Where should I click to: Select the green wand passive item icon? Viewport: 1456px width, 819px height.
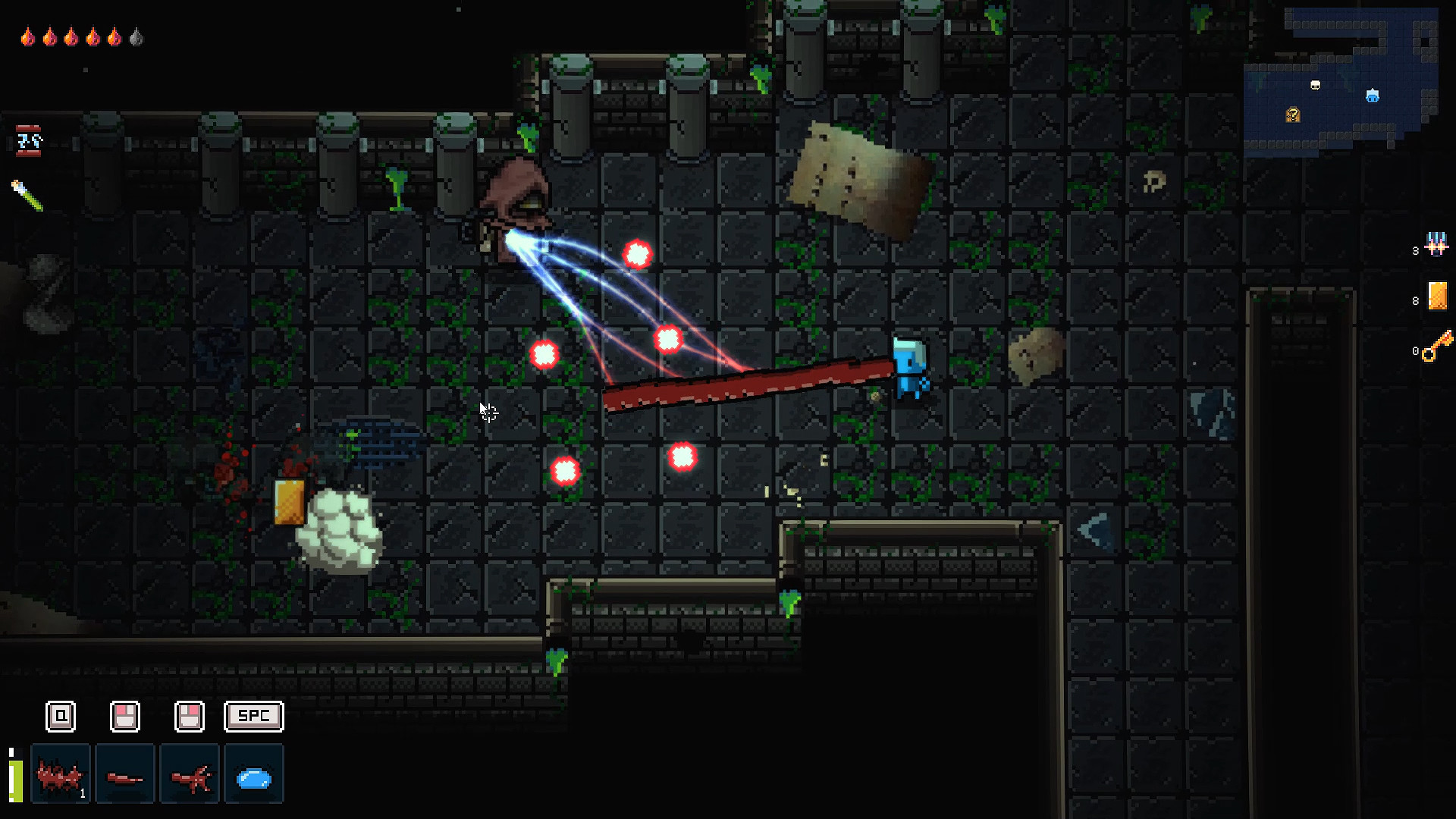pyautogui.click(x=27, y=195)
